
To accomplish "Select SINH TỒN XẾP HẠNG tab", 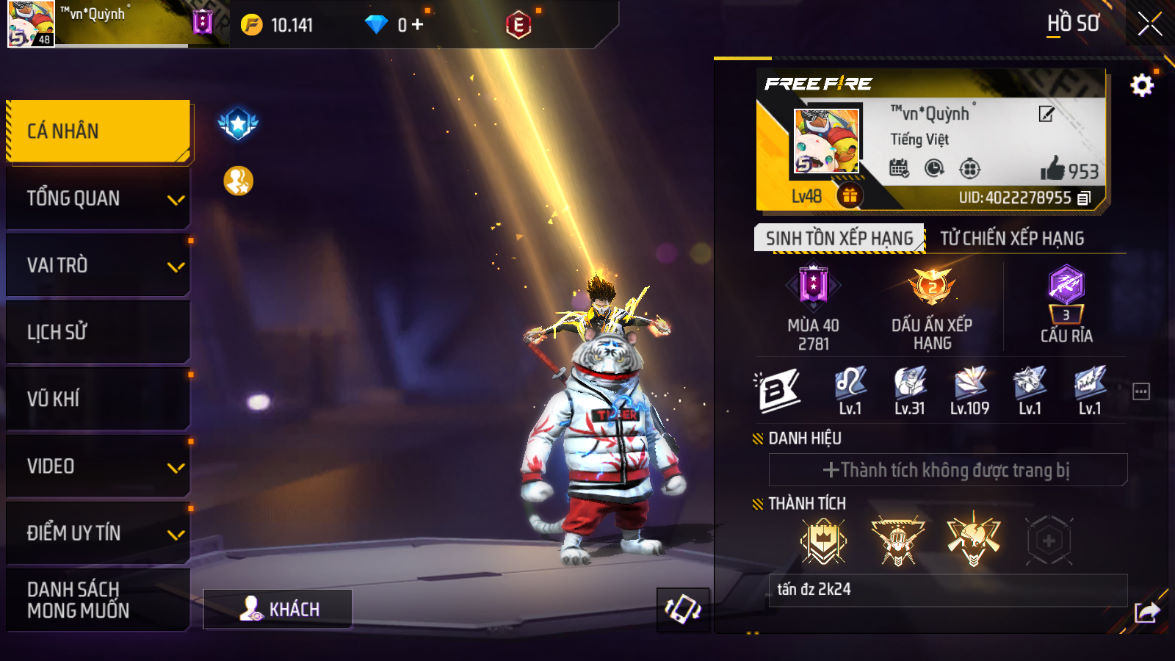I will [839, 238].
